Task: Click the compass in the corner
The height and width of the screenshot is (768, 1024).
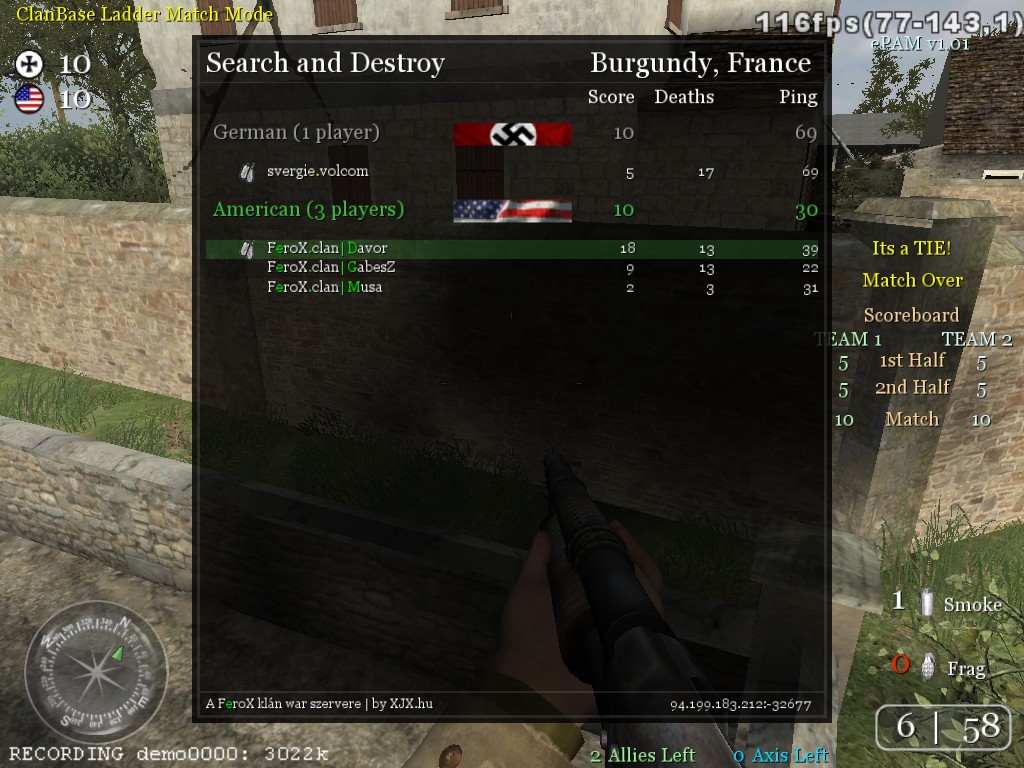Action: click(x=95, y=672)
